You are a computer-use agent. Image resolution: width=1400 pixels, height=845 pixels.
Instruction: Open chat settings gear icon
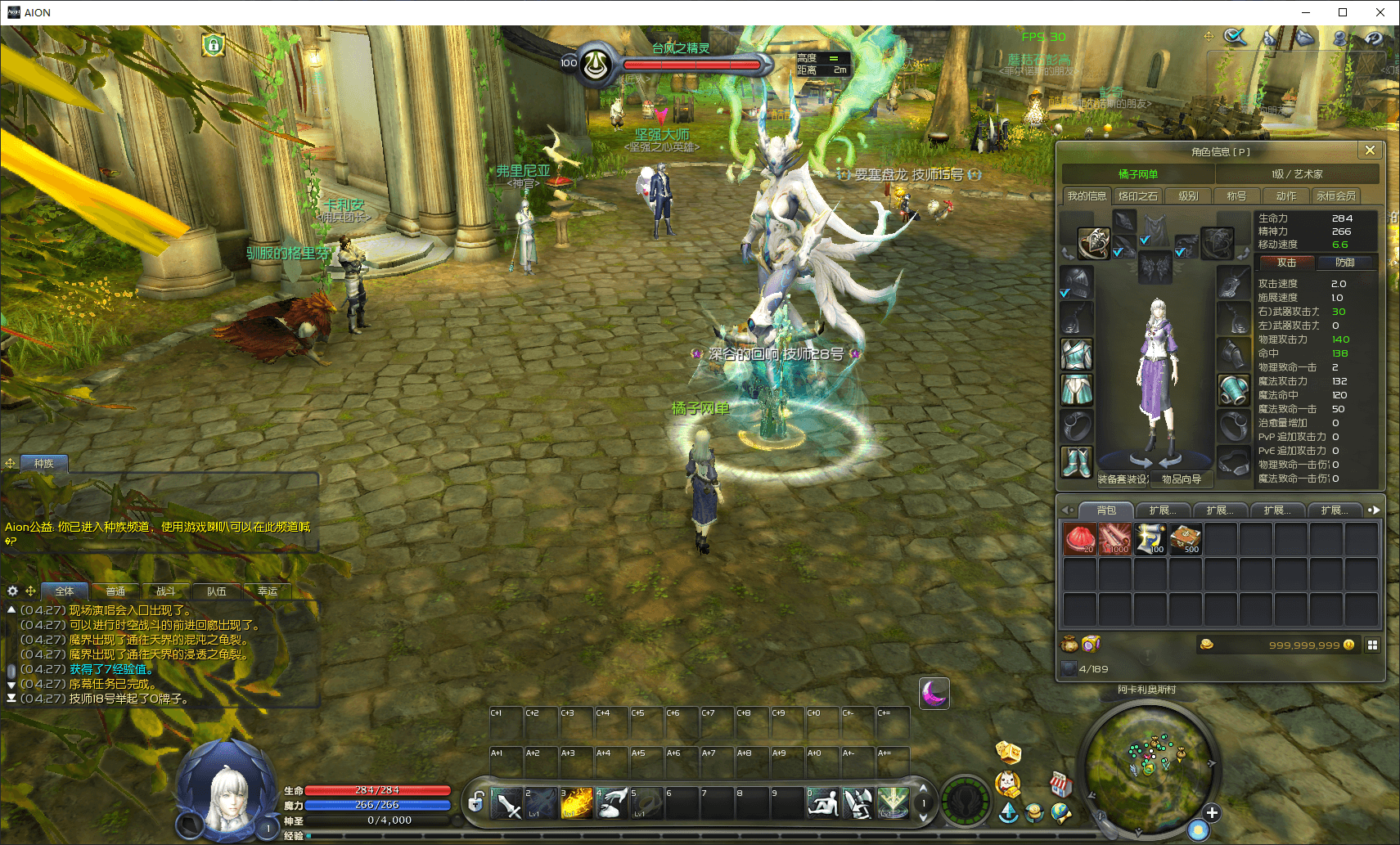tap(12, 591)
